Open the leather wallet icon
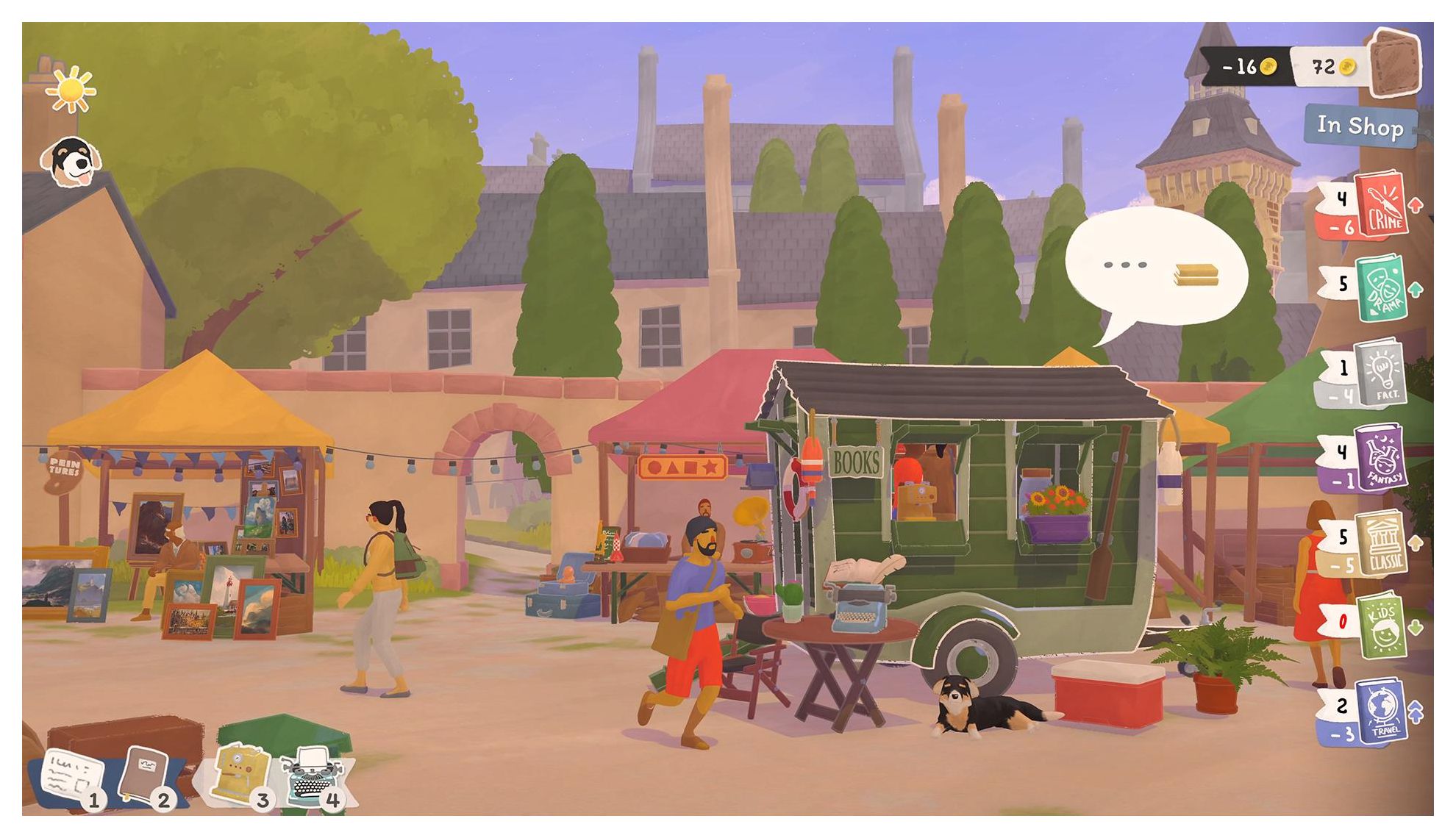The image size is (1456, 838). [x=1394, y=64]
